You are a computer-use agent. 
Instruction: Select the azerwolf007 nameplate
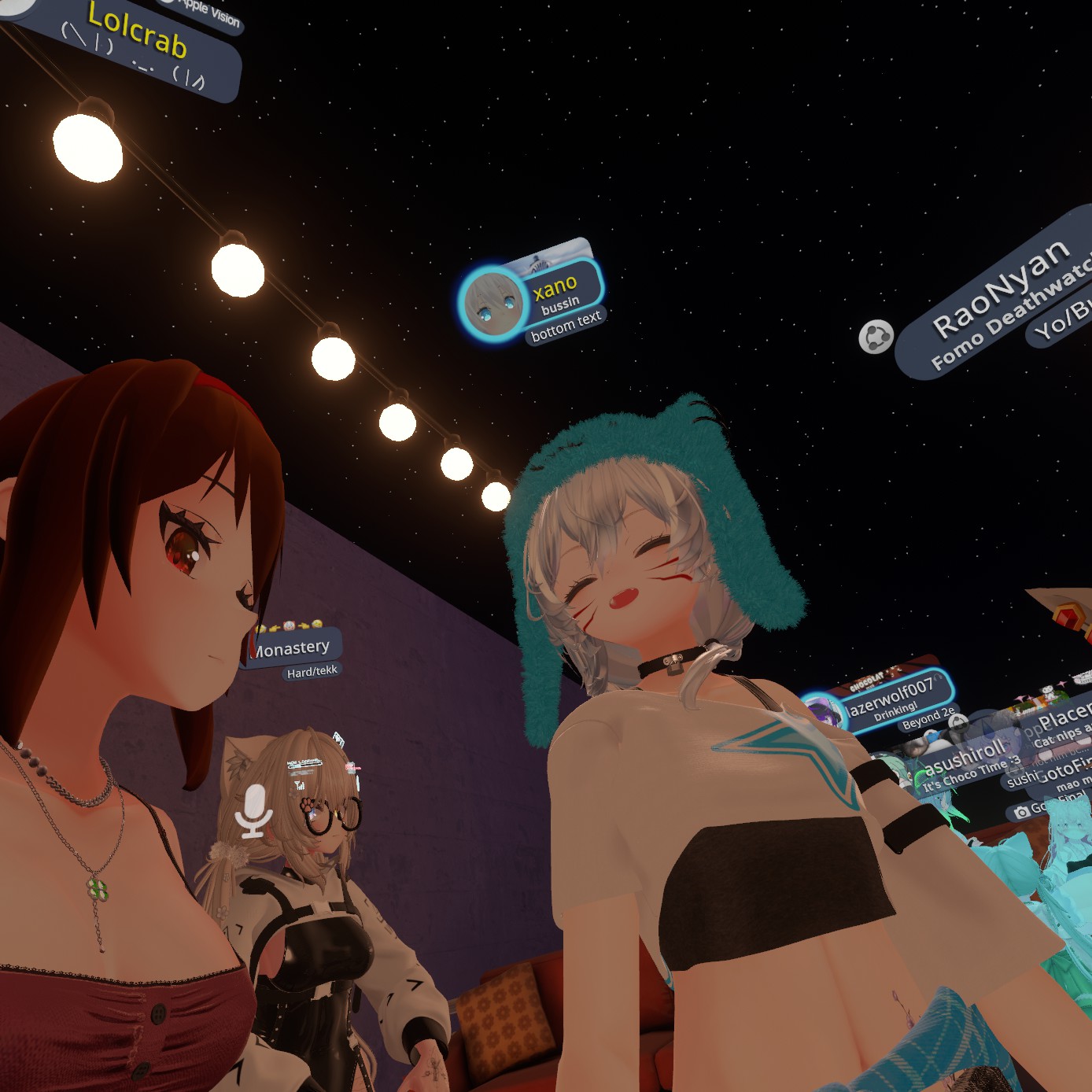tap(892, 696)
